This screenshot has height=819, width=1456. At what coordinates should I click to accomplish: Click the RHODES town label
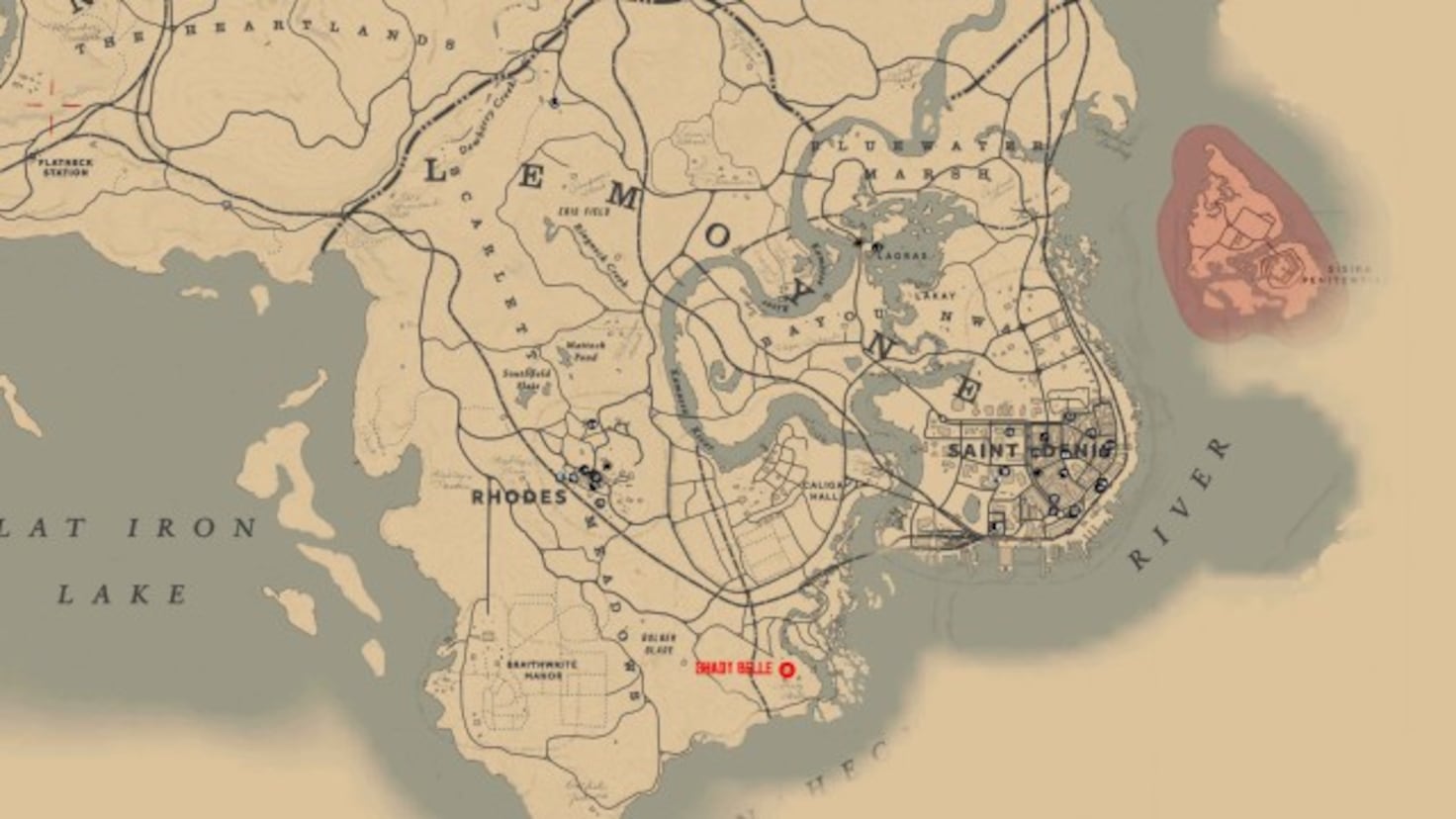click(522, 498)
